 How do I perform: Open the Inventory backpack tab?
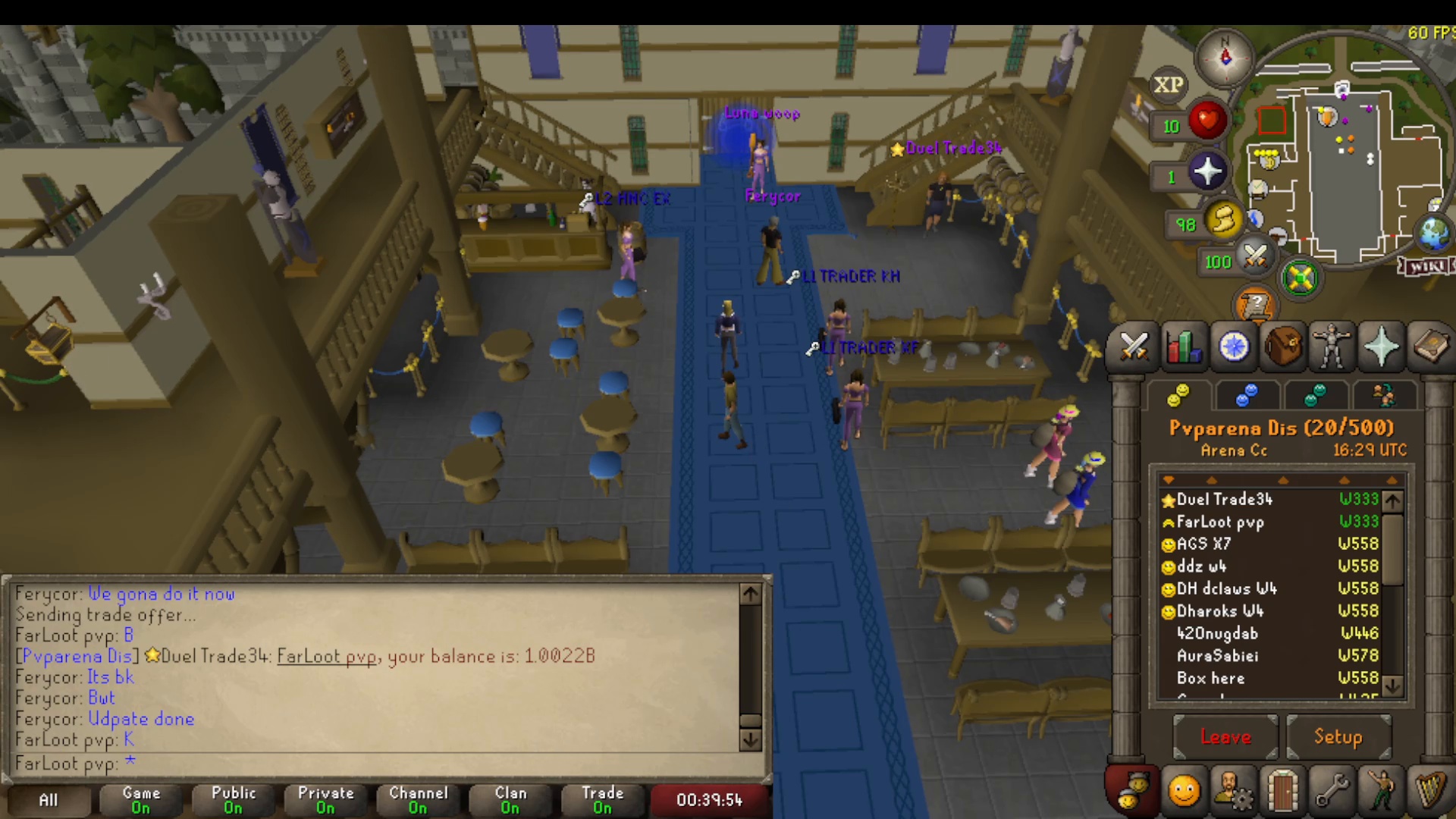tap(1285, 347)
